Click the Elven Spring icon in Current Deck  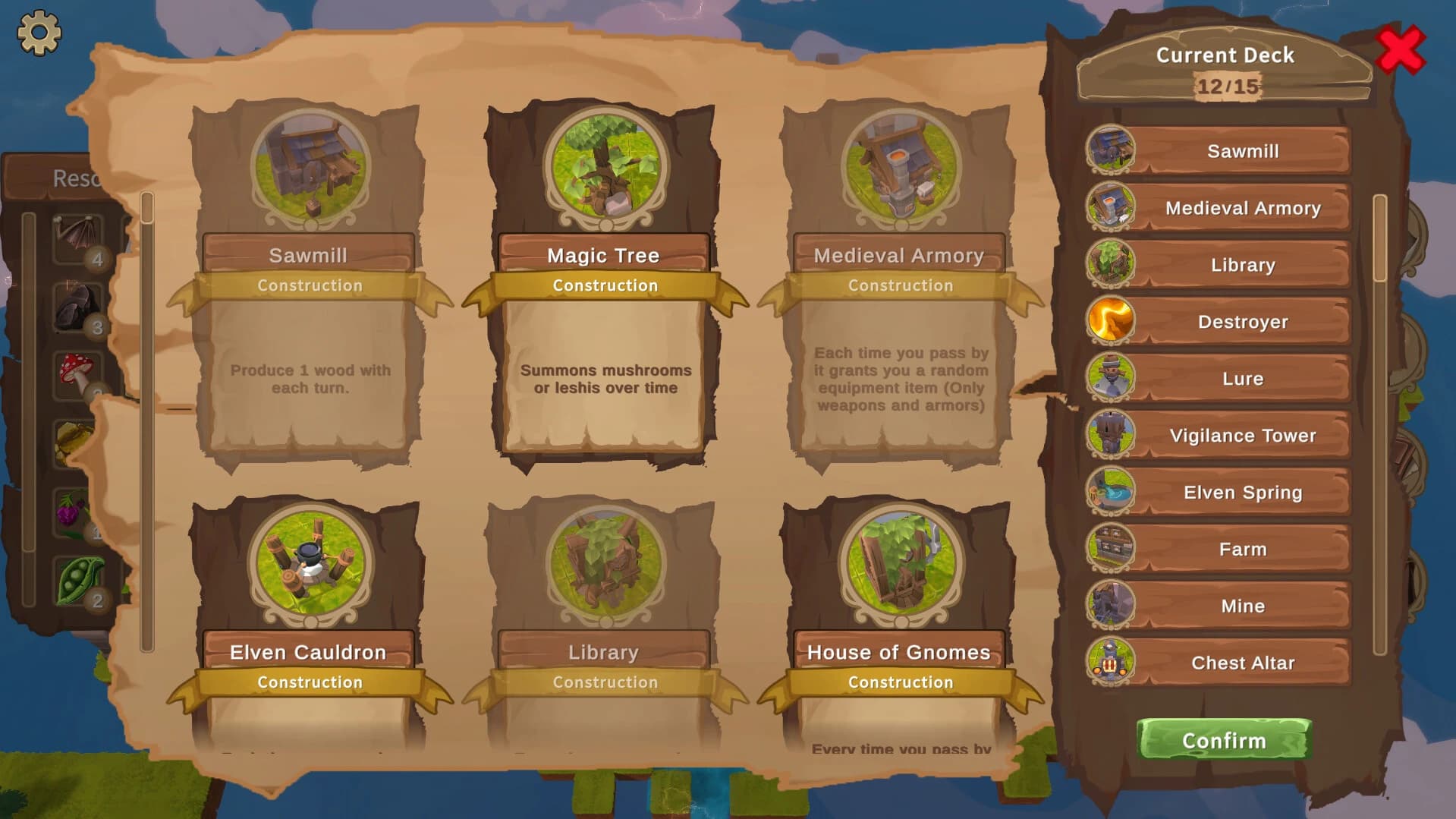[1110, 492]
